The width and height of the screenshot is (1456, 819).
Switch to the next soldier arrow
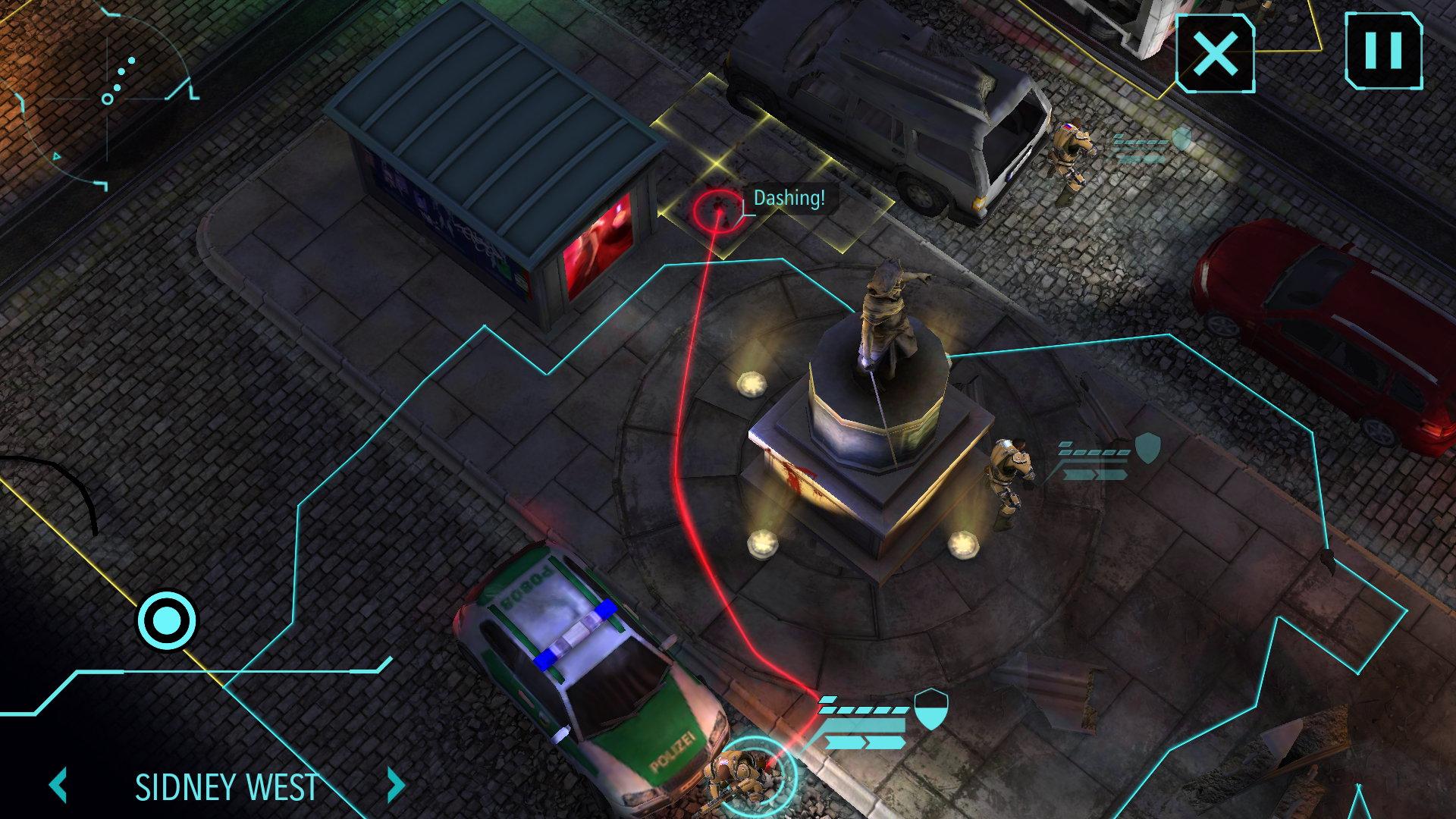(x=395, y=786)
